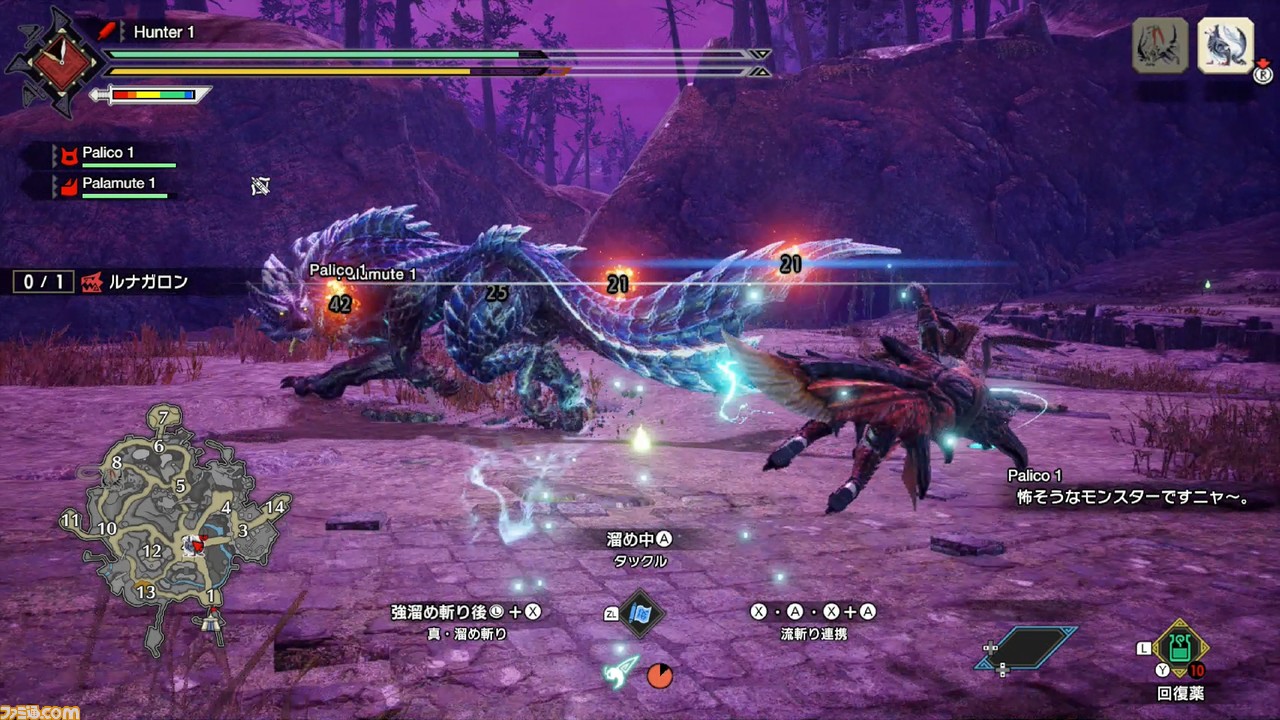Select the white monster icon in the top corner

click(x=1225, y=46)
